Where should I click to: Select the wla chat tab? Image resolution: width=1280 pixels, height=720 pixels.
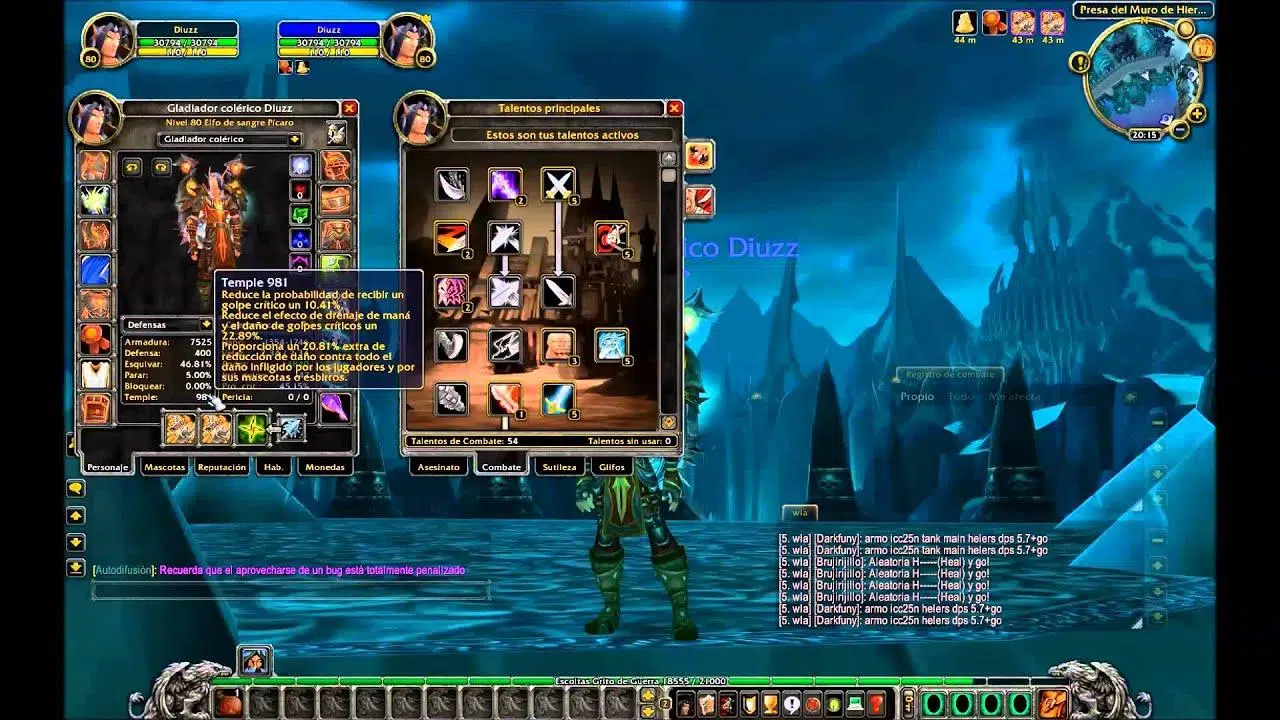[799, 512]
